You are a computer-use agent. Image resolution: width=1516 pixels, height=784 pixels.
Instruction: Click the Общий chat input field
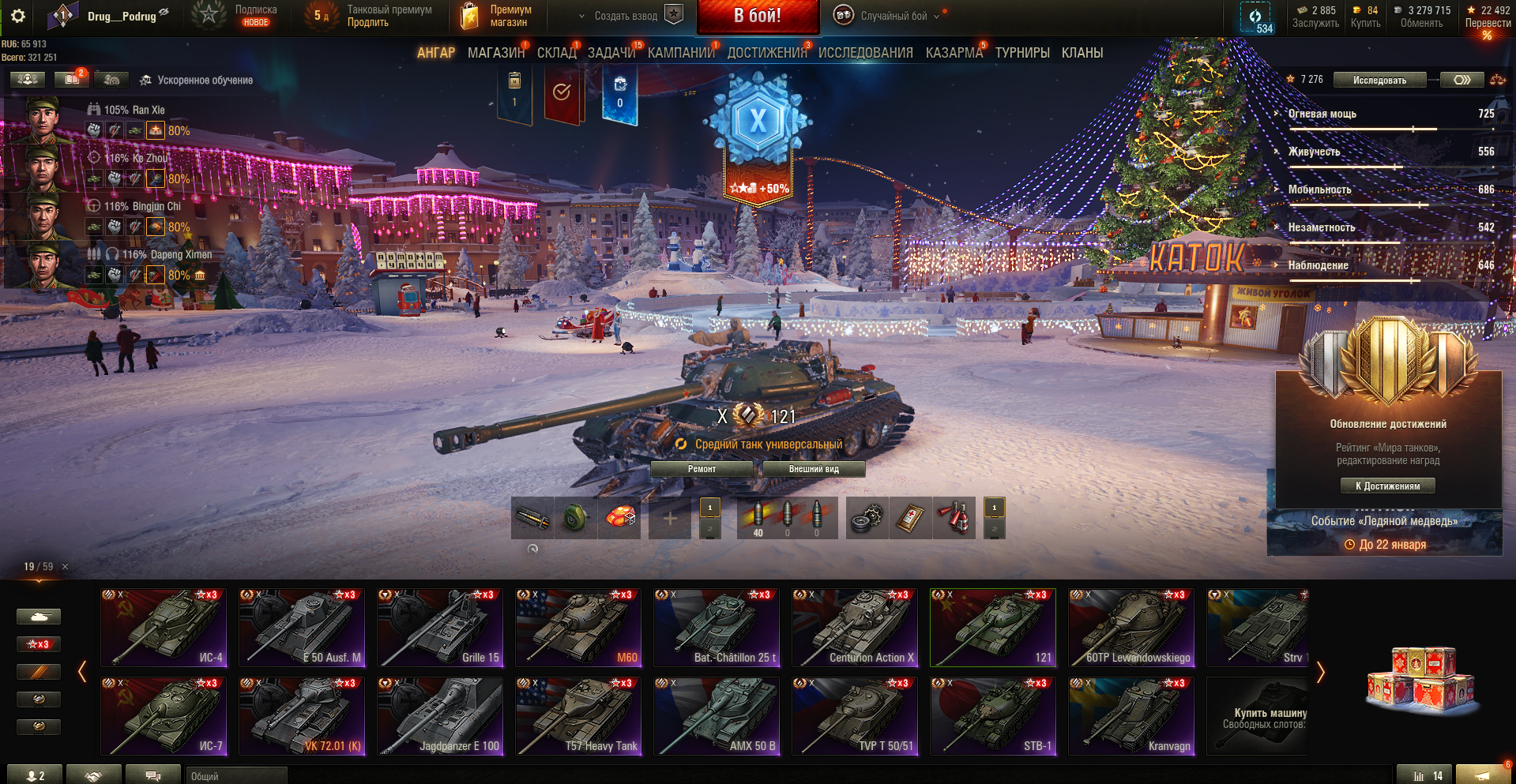237,776
